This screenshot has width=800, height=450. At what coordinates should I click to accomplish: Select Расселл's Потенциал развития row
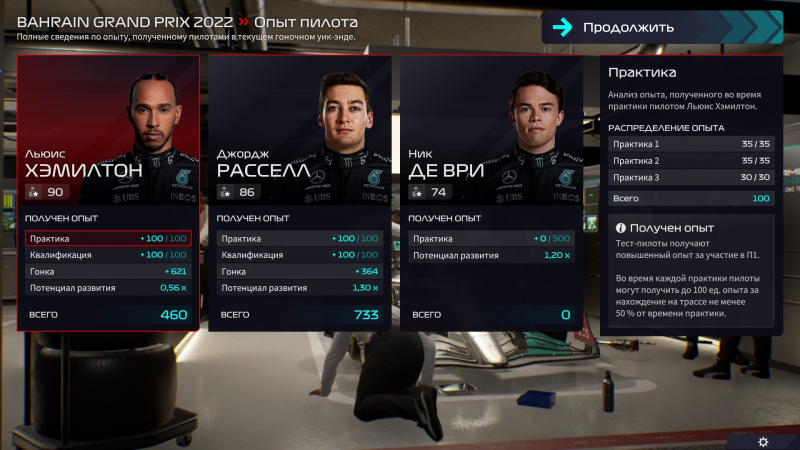299,288
